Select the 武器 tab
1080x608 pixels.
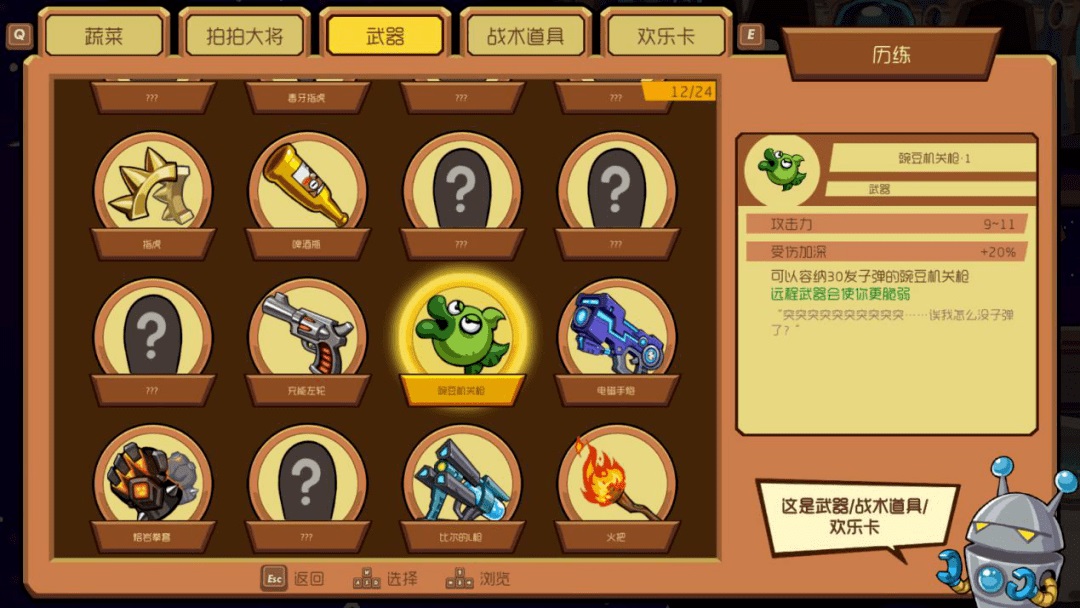coord(385,37)
